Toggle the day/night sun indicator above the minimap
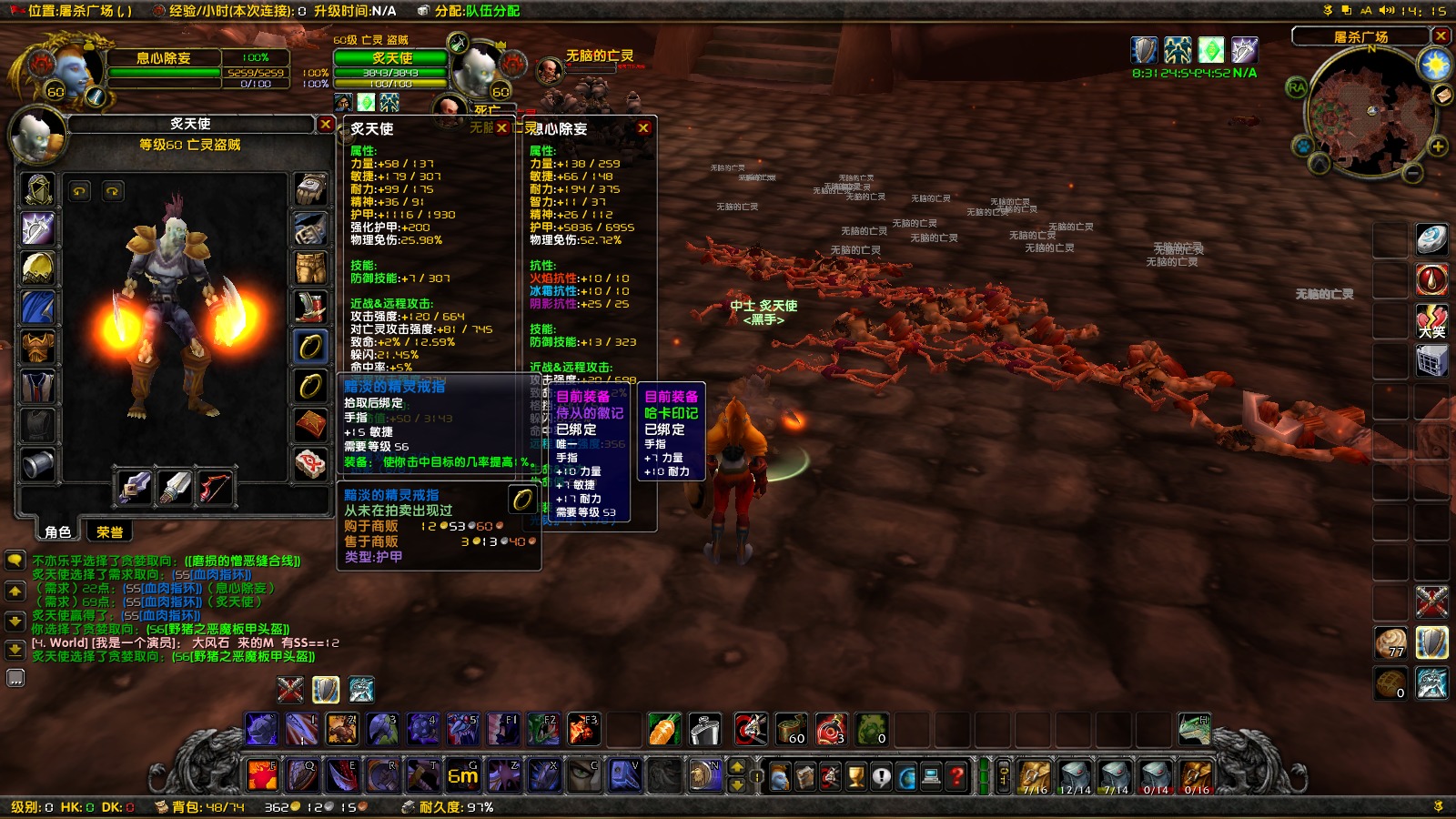The height and width of the screenshot is (819, 1456). tap(1436, 64)
